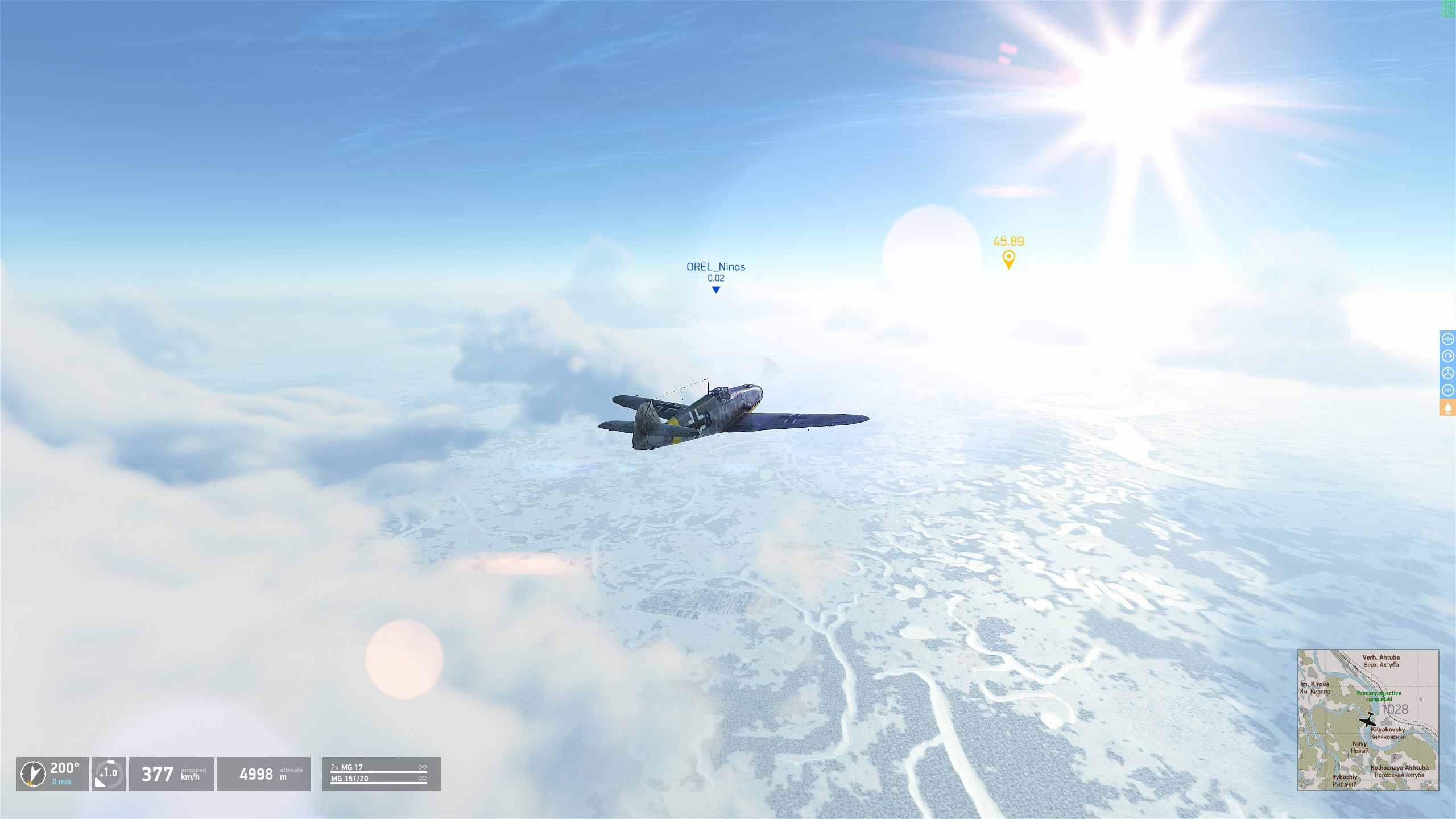Click the level-flight autopilot icon
Image resolution: width=1456 pixels, height=819 pixels.
(1447, 340)
